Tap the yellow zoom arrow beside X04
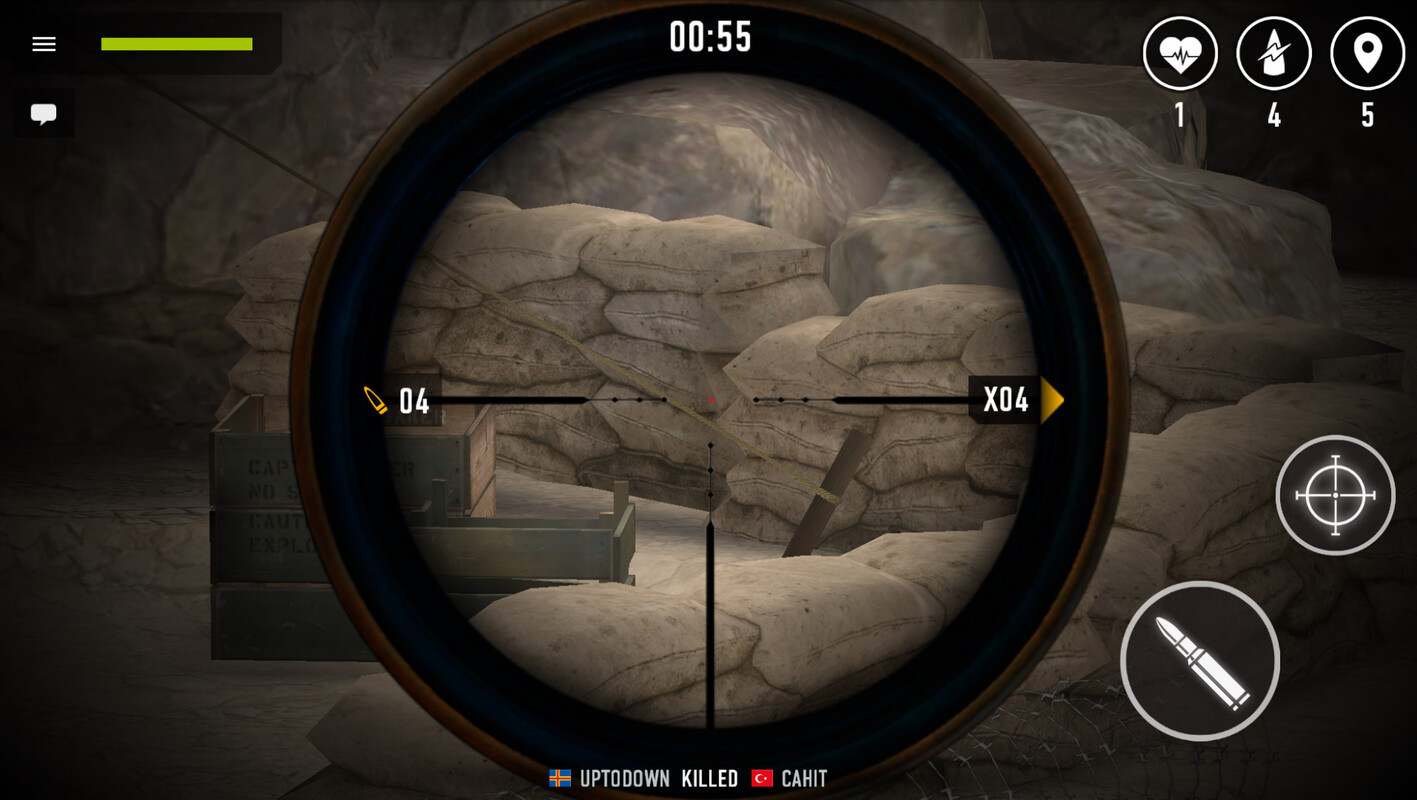The height and width of the screenshot is (800, 1417). (1051, 400)
